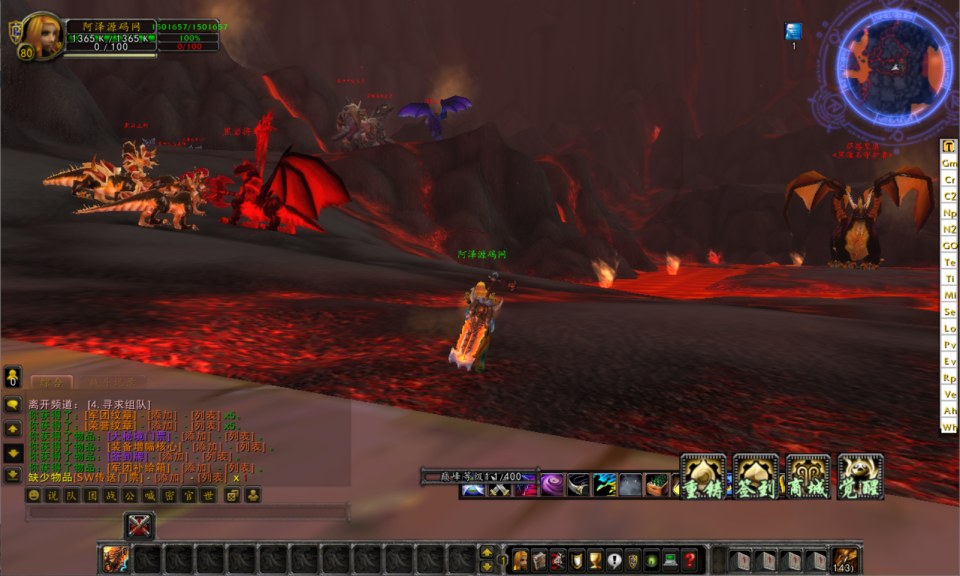The width and height of the screenshot is (960, 576).
Task: Open the 商城 (shop) button
Action: (808, 476)
